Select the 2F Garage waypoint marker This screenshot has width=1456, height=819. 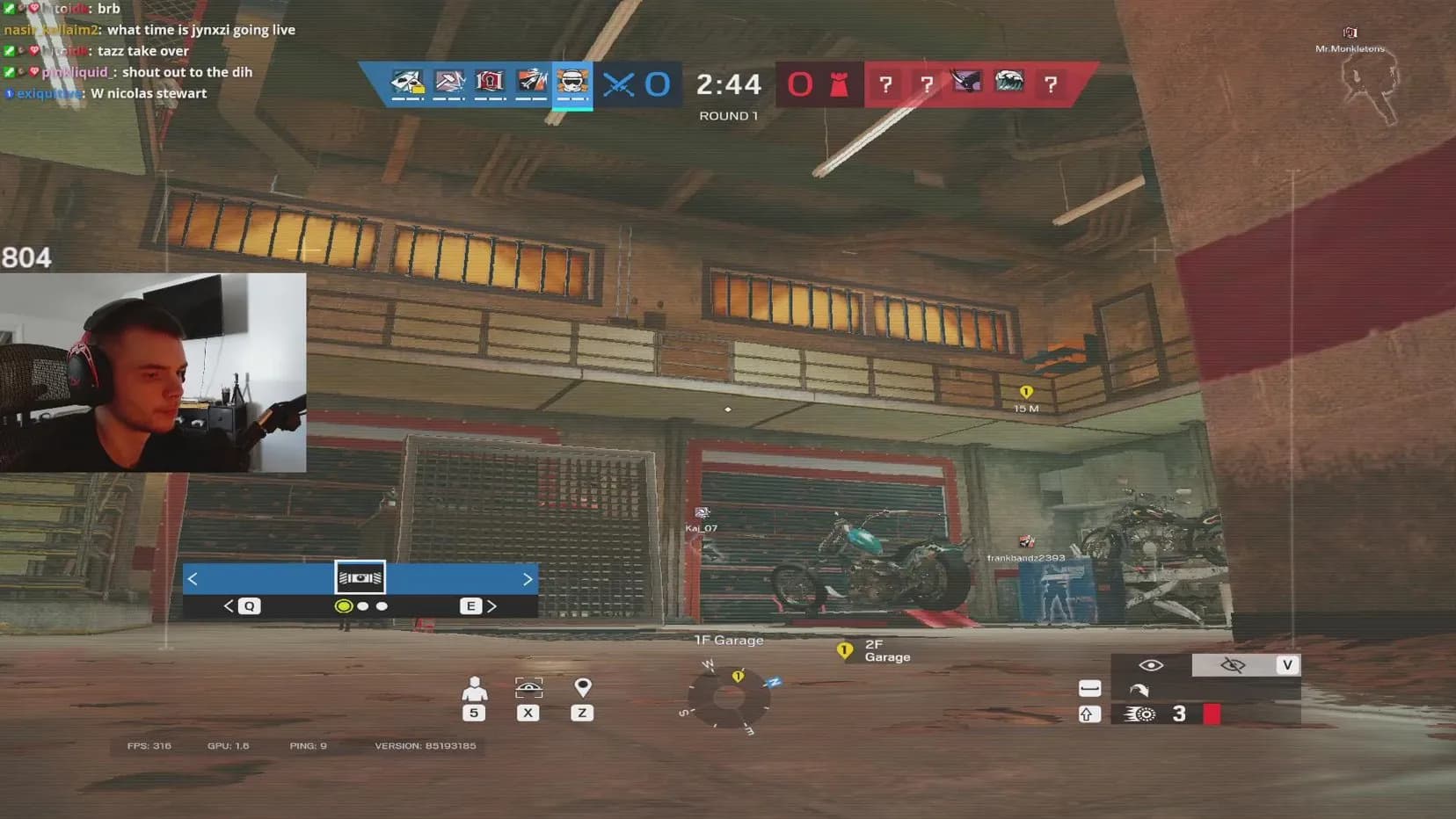coord(845,650)
